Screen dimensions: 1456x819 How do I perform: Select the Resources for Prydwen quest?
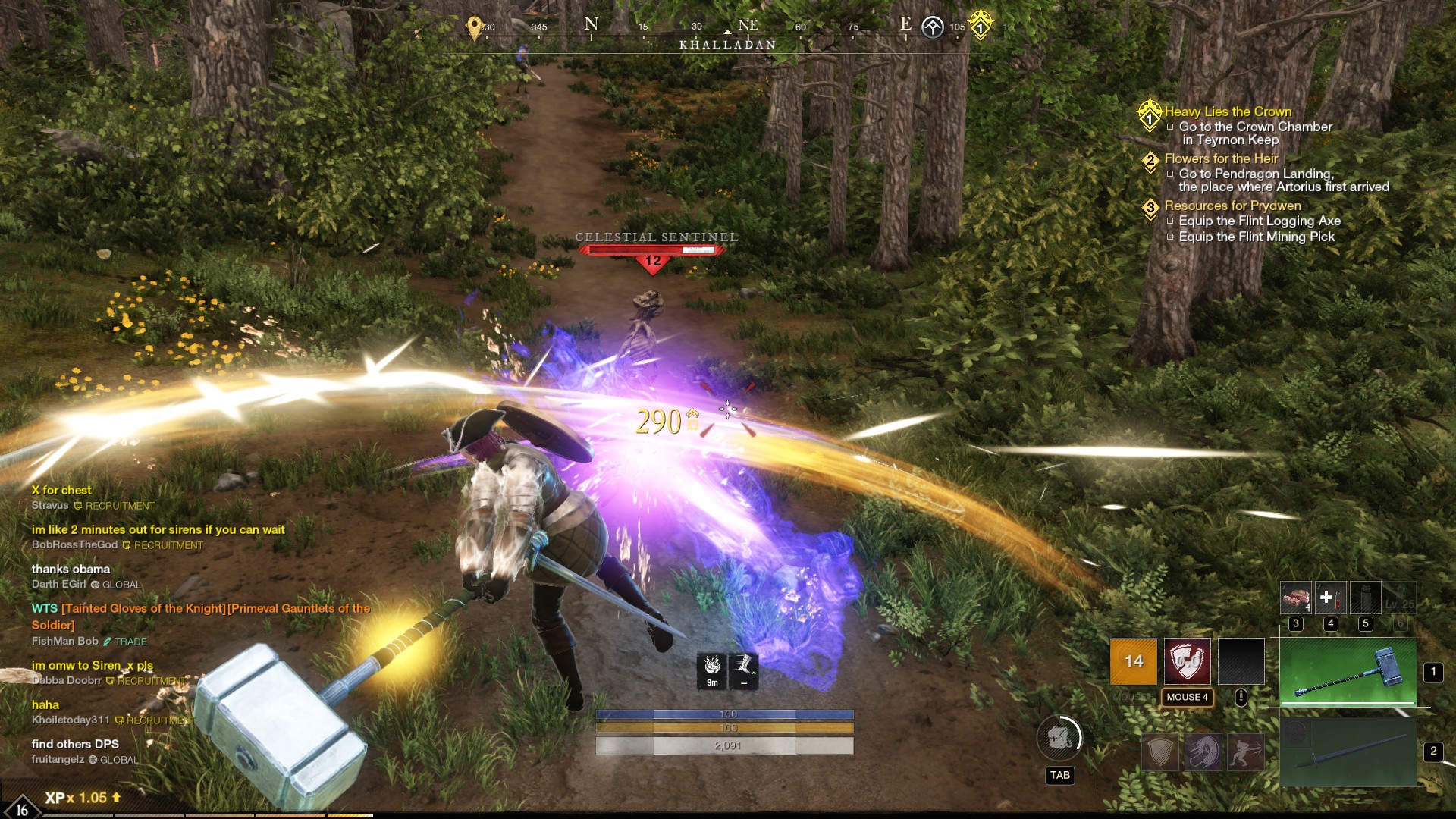pos(1232,206)
